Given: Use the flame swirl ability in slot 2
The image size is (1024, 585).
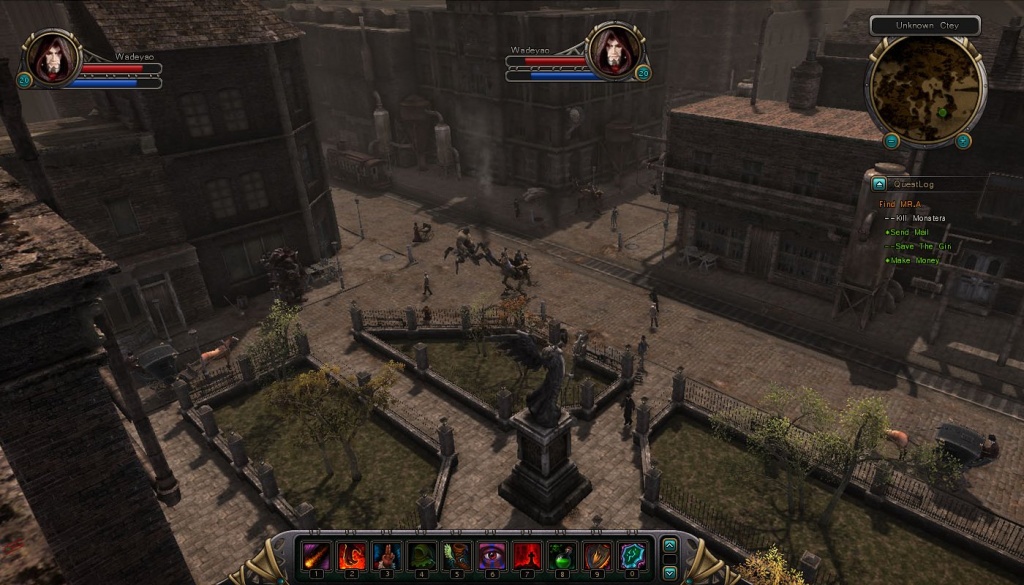Looking at the screenshot, I should click(x=351, y=555).
